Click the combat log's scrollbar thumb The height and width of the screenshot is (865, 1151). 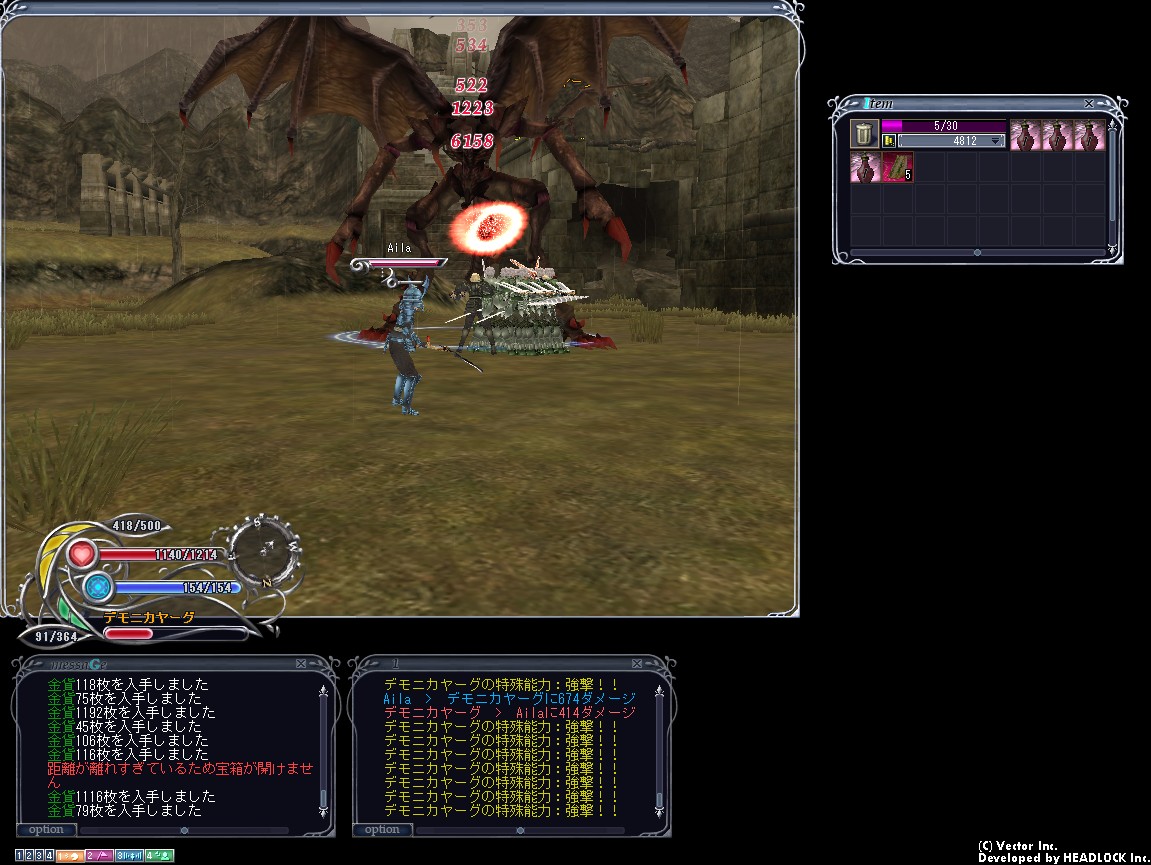click(x=659, y=800)
